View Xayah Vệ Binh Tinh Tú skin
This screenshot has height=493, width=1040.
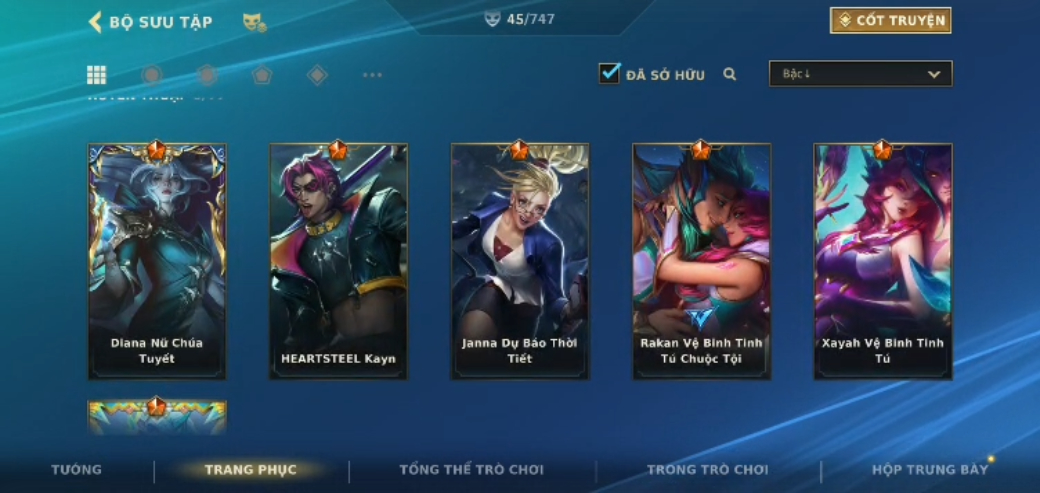(882, 261)
